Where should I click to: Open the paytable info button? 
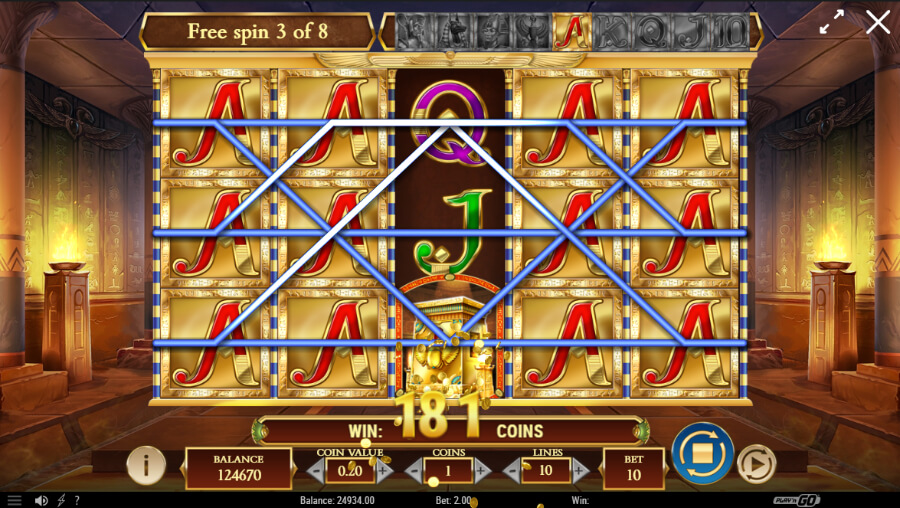146,464
